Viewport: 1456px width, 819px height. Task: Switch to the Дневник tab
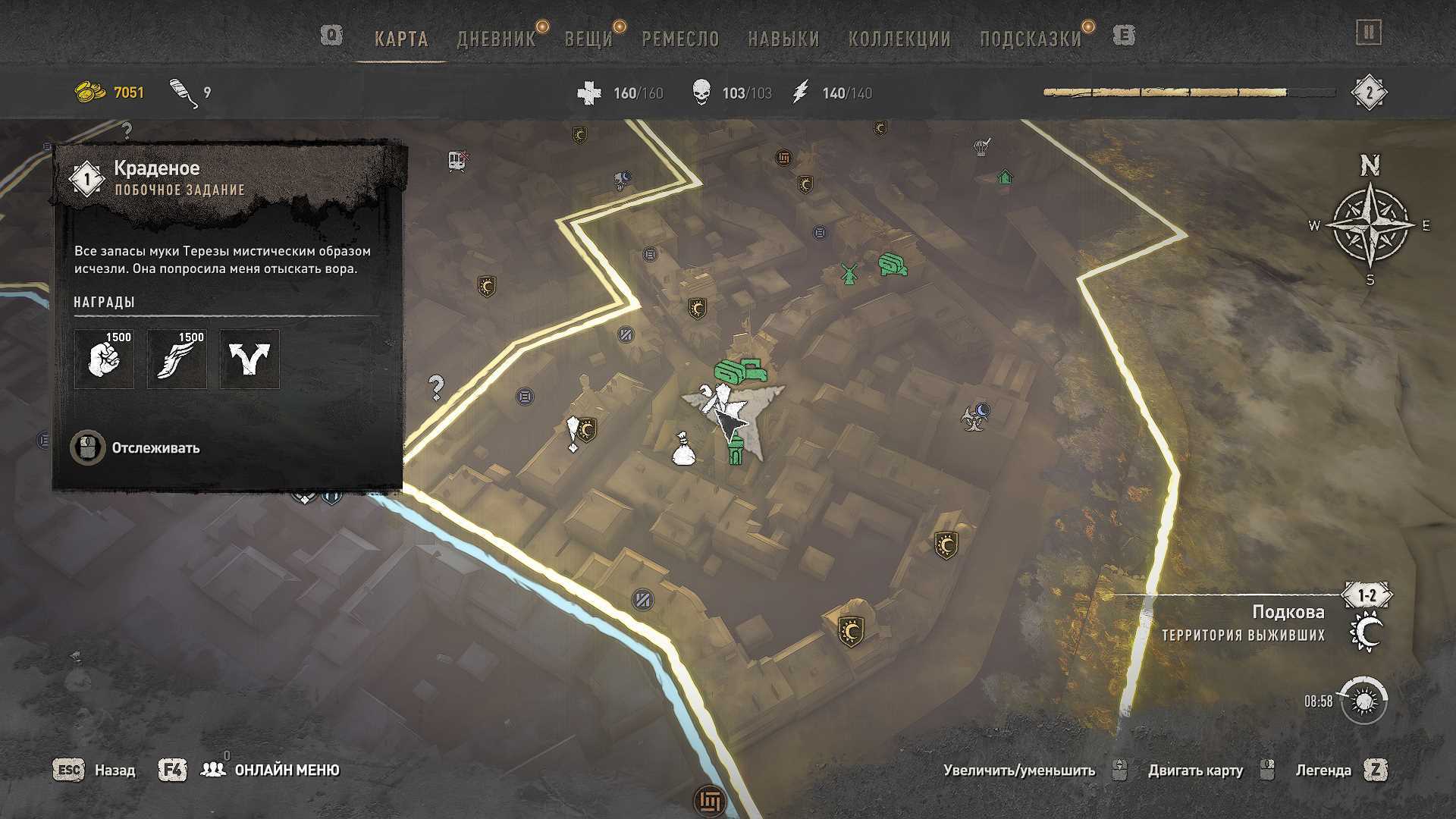496,39
